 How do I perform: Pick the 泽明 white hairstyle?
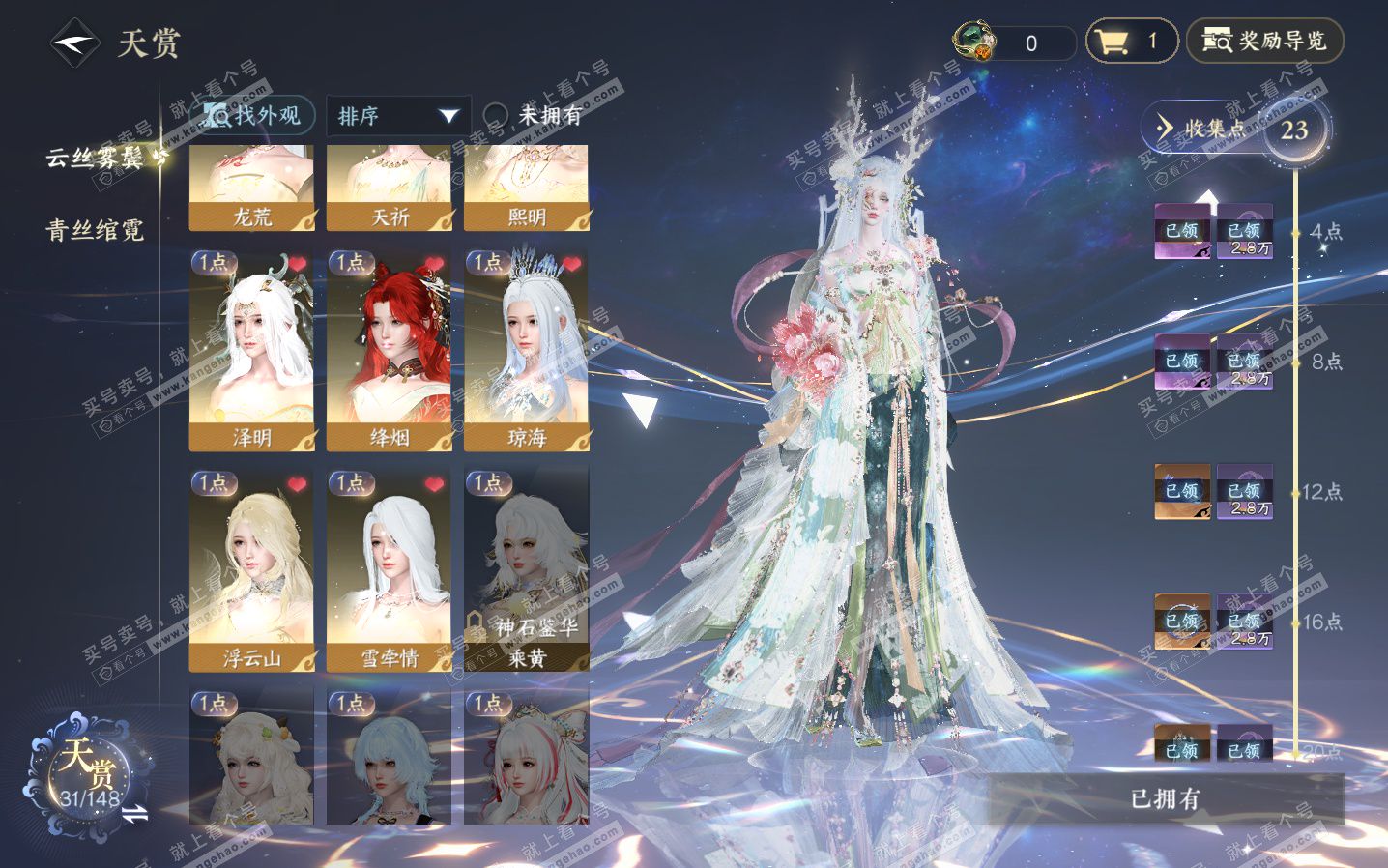click(251, 350)
